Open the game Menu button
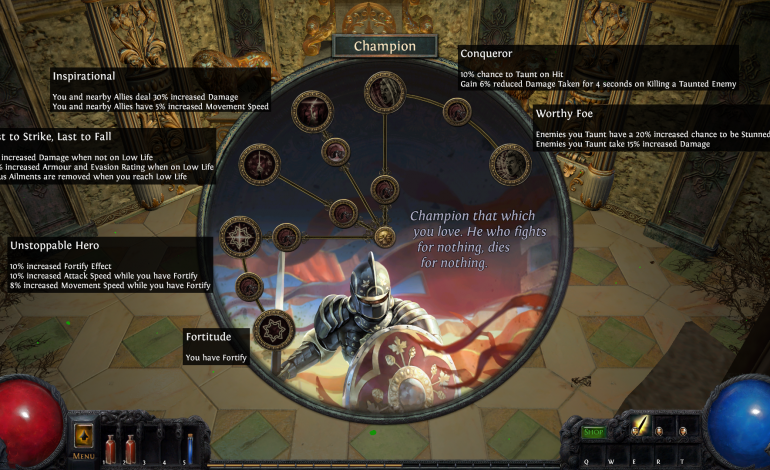Image resolution: width=770 pixels, height=470 pixels. (83, 443)
